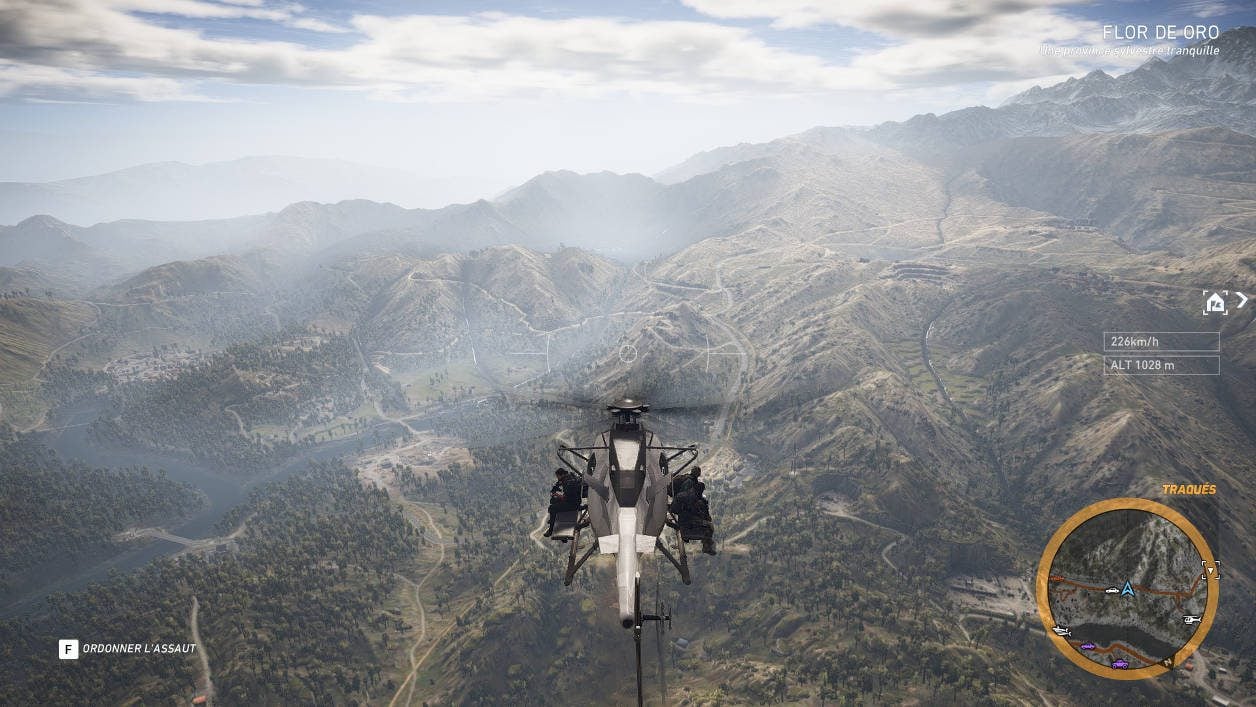Click the circular minimap
The width and height of the screenshot is (1256, 707).
(x=1127, y=589)
